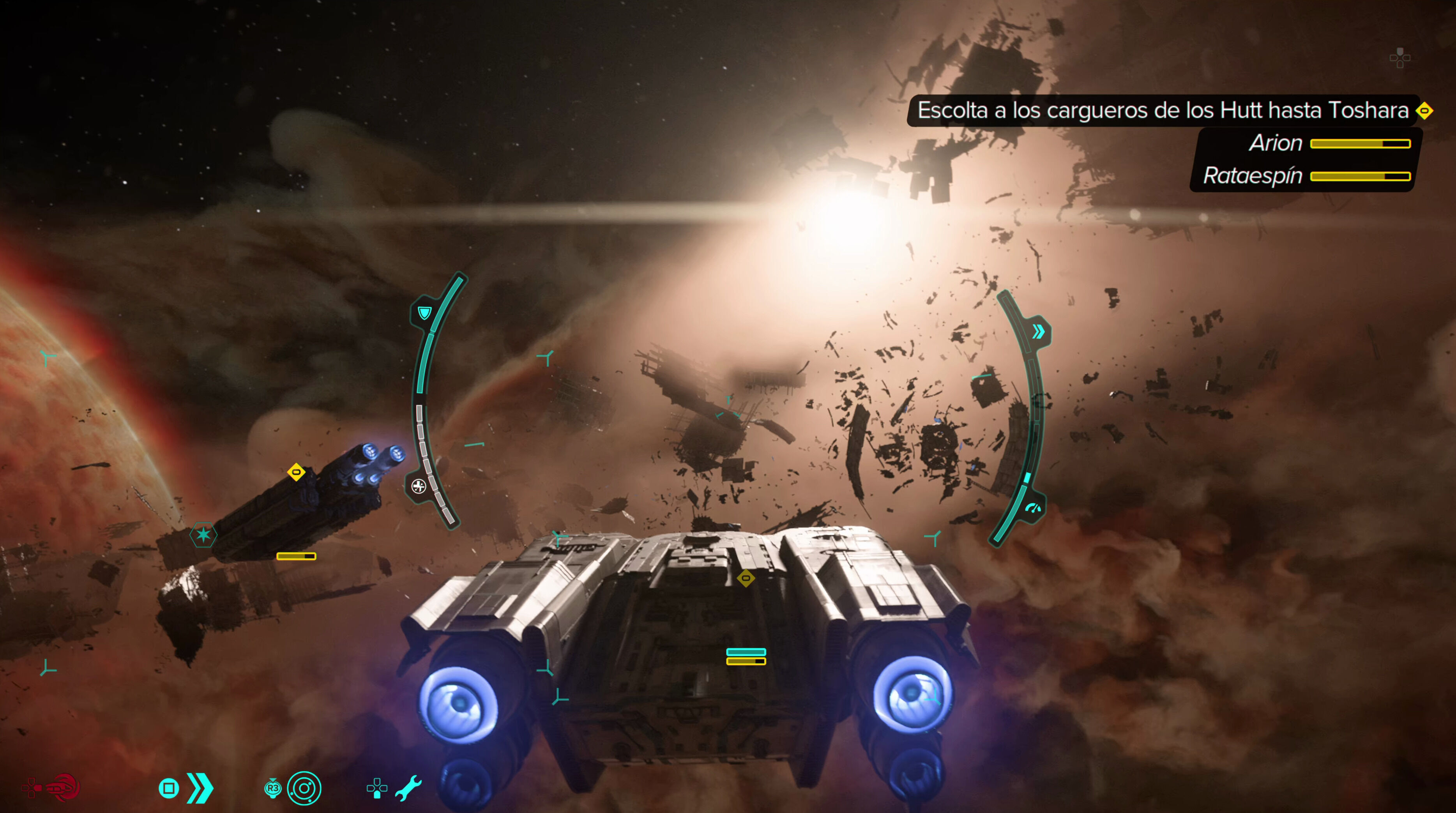The height and width of the screenshot is (813, 1456).
Task: Click the hull integrity icon on left gauge
Action: [x=418, y=486]
